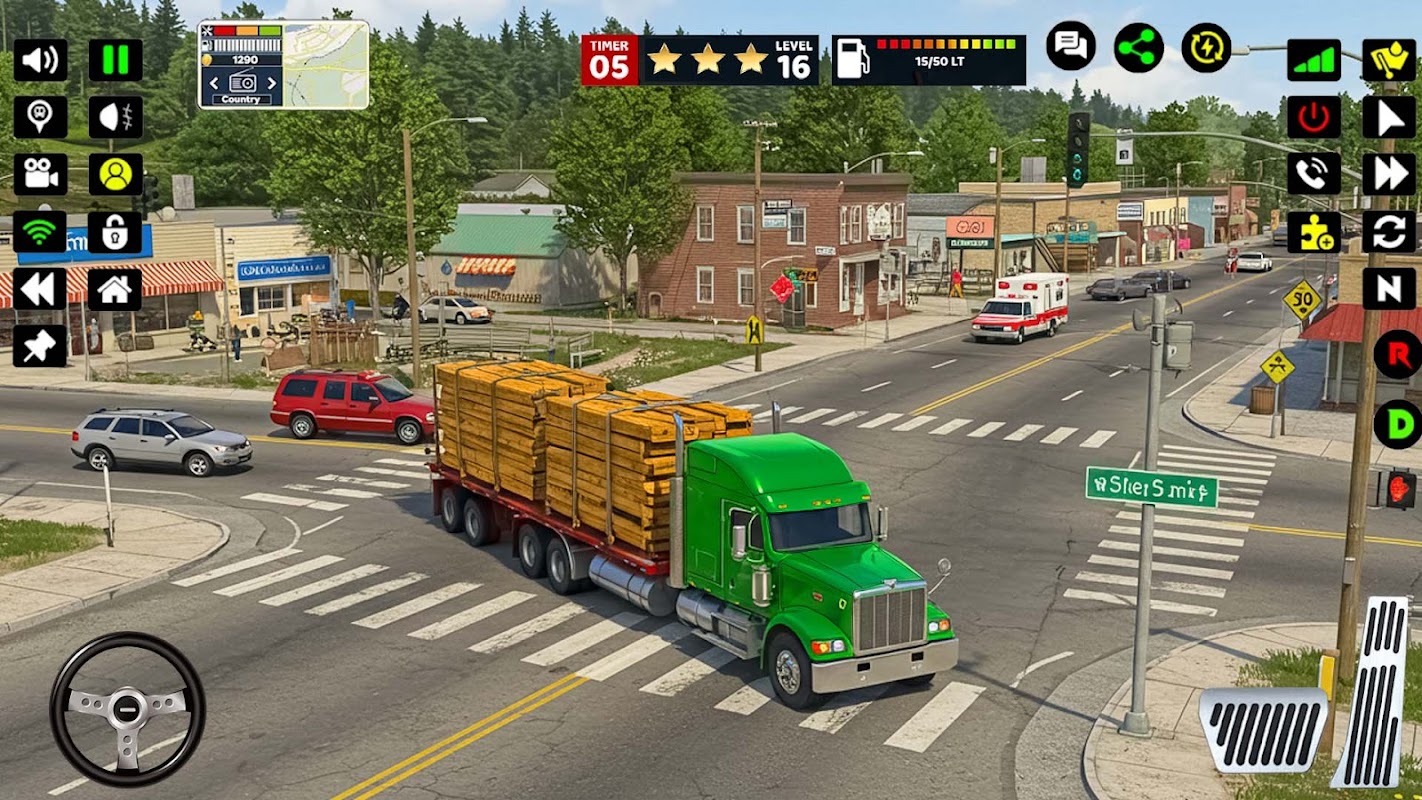The height and width of the screenshot is (800, 1422).
Task: Switch to the next radio station
Action: pyautogui.click(x=272, y=84)
